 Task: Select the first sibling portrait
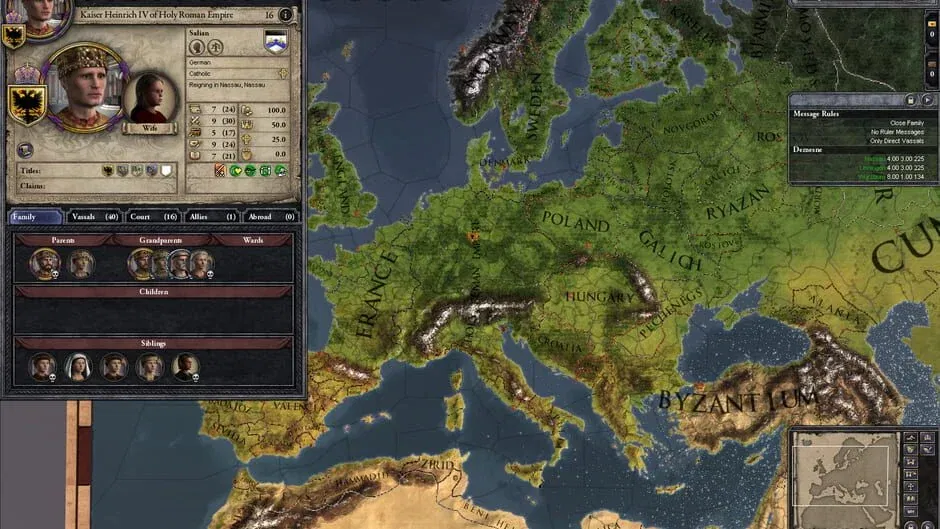click(x=42, y=367)
